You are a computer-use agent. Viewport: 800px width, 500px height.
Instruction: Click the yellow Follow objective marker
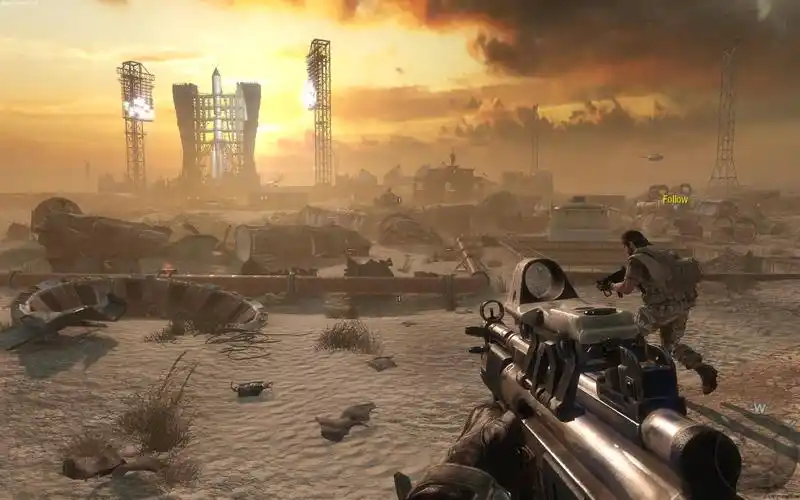point(675,199)
